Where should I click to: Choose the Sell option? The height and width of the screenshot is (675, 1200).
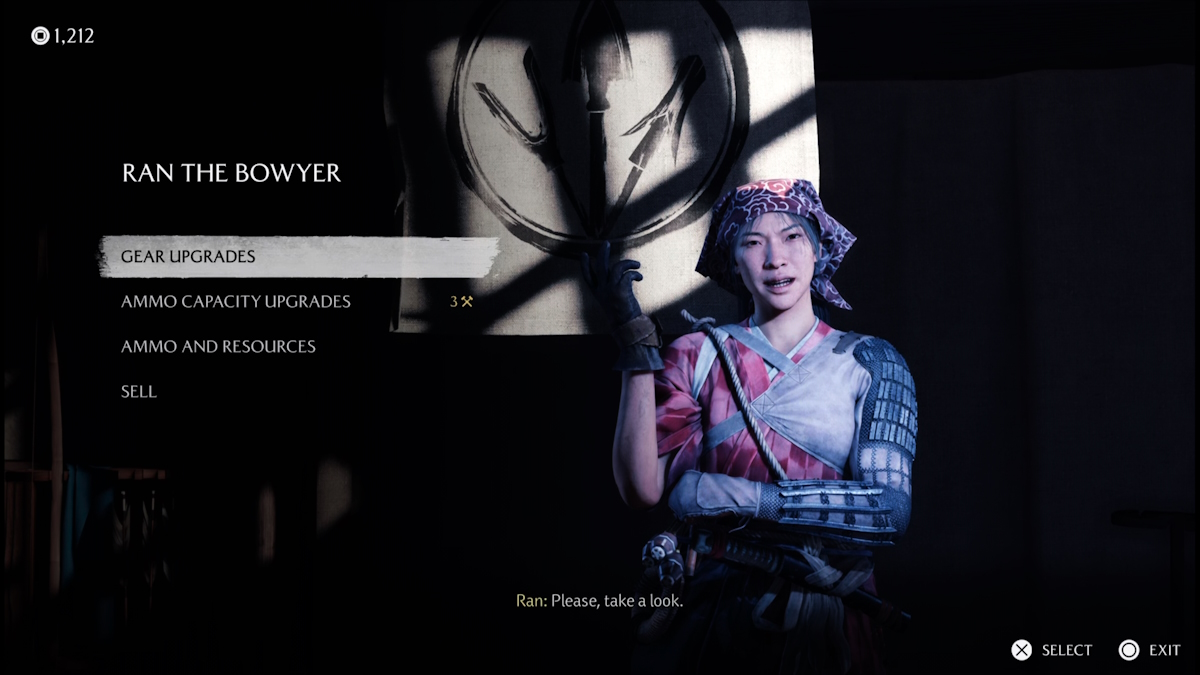click(139, 392)
